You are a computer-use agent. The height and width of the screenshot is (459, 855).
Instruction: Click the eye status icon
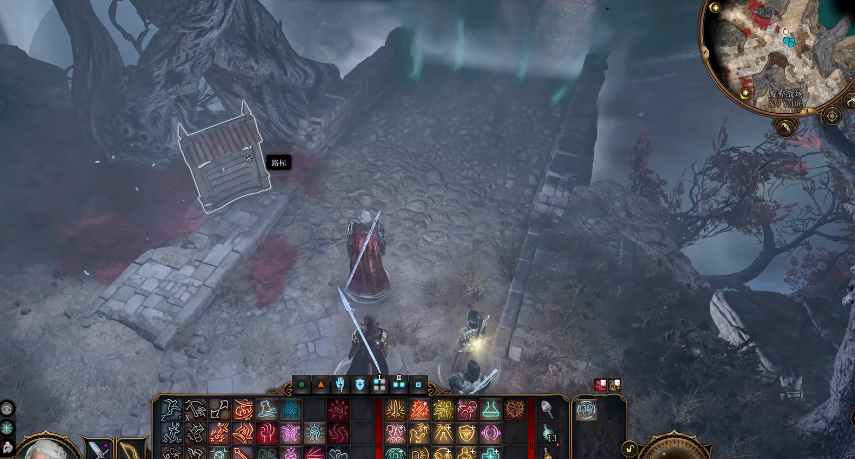tap(7, 408)
